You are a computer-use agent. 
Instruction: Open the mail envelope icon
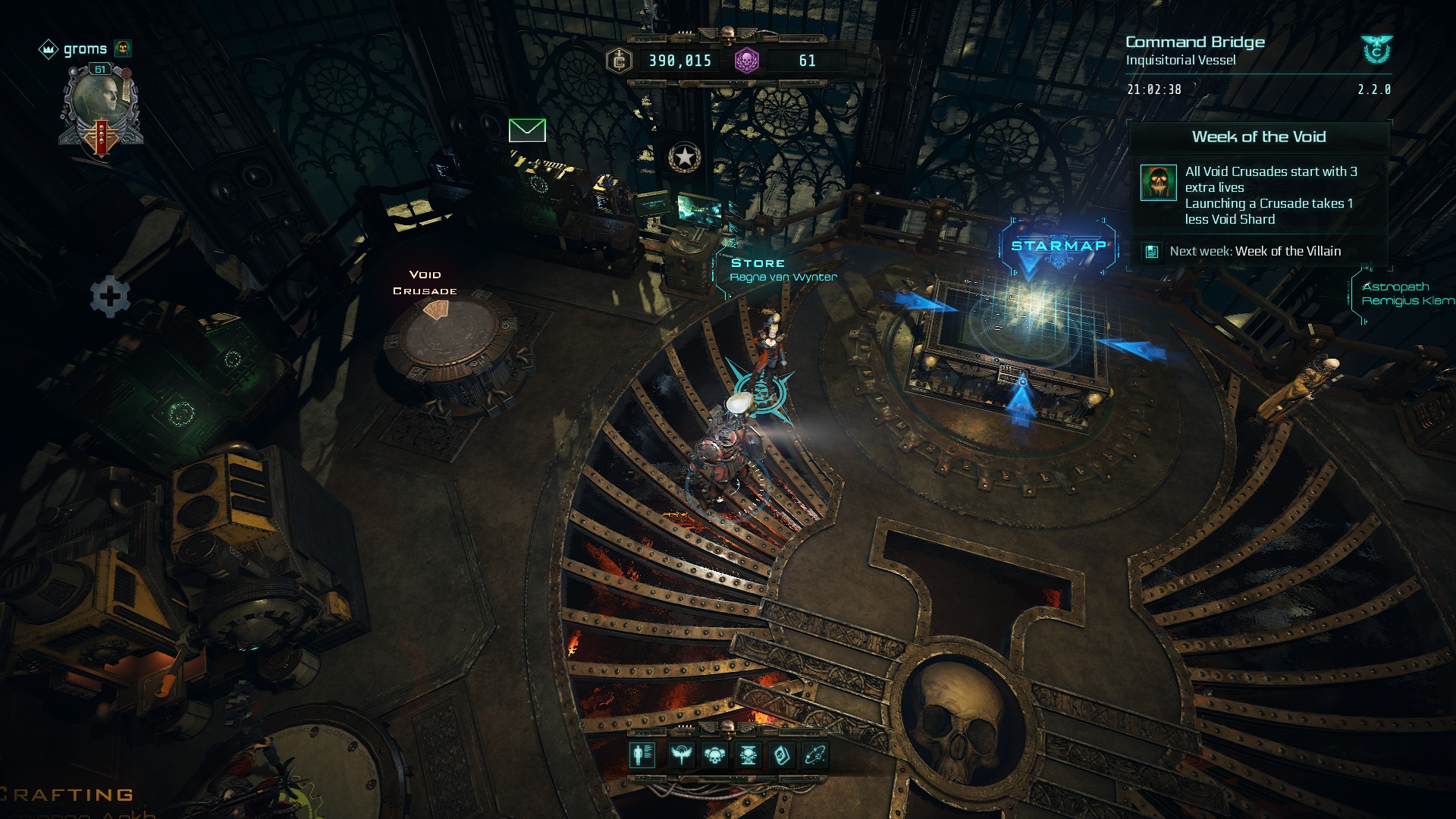point(527,130)
